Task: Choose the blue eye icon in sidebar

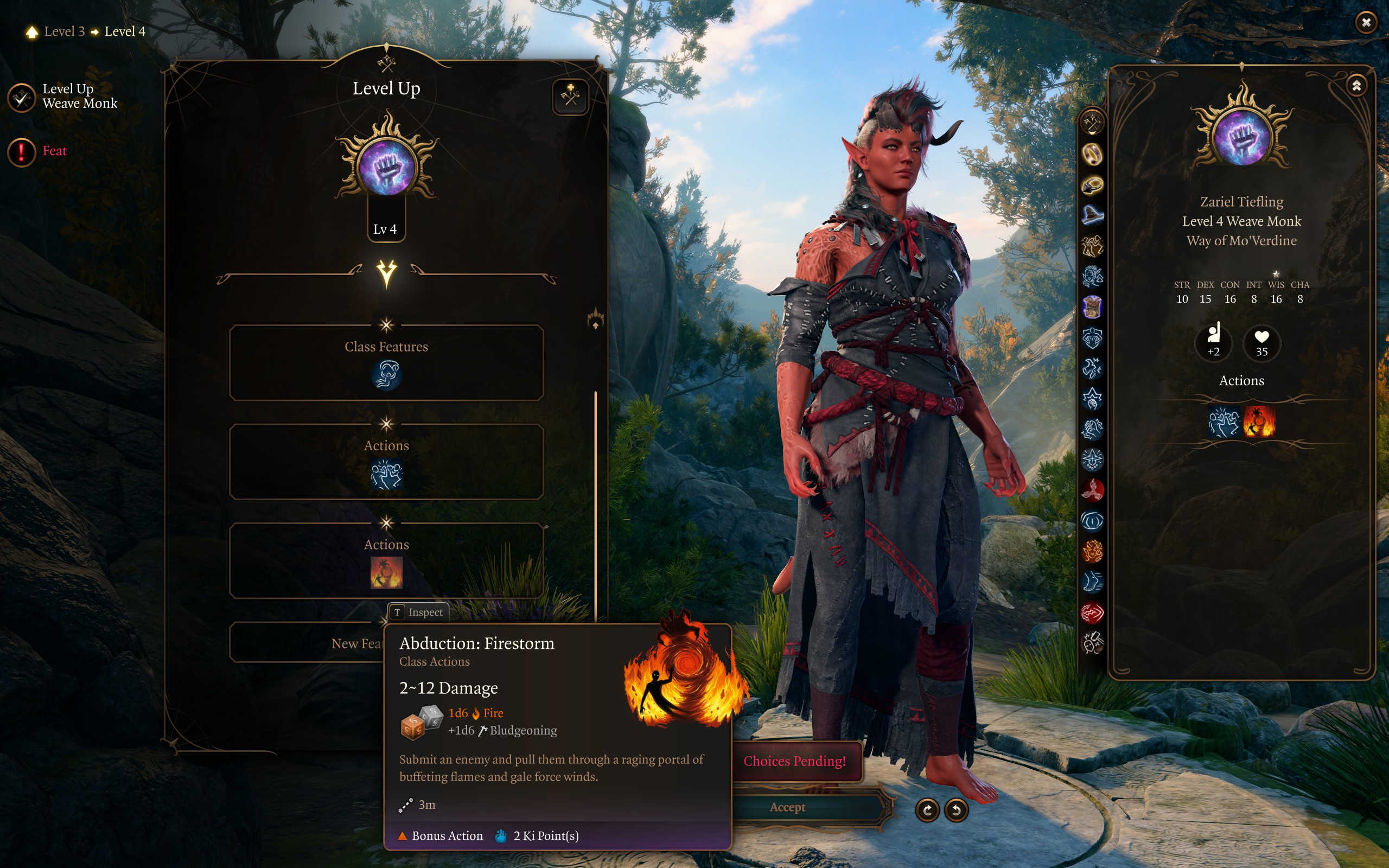Action: tap(1092, 521)
